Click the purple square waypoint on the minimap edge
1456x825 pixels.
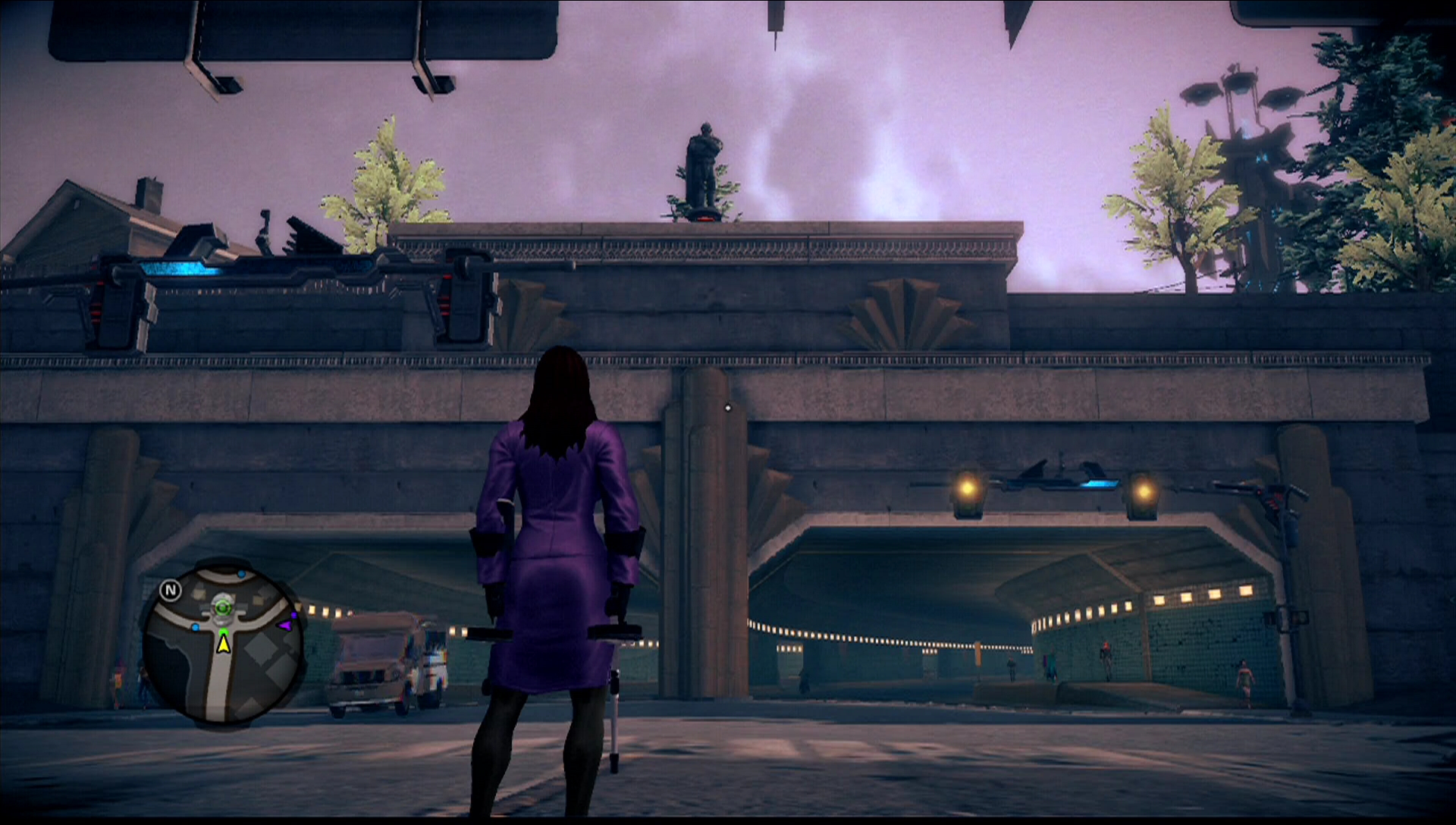tap(293, 615)
